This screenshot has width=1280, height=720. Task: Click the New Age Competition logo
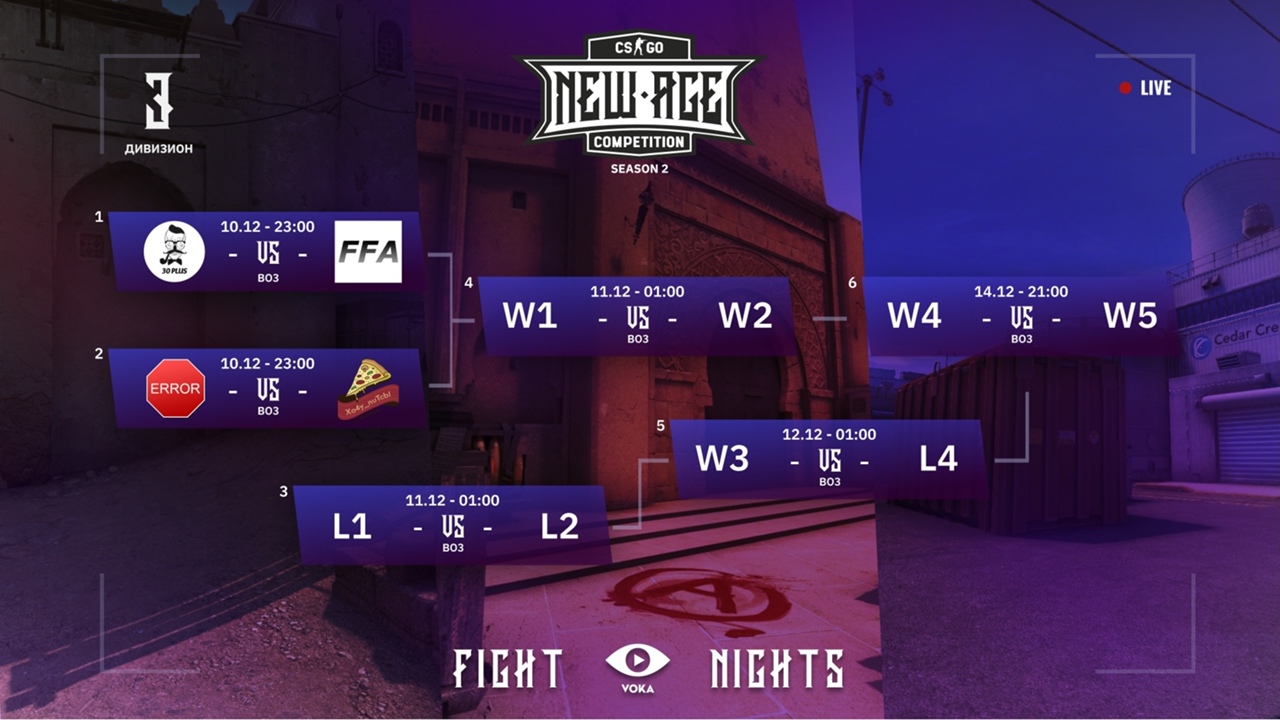(638, 98)
